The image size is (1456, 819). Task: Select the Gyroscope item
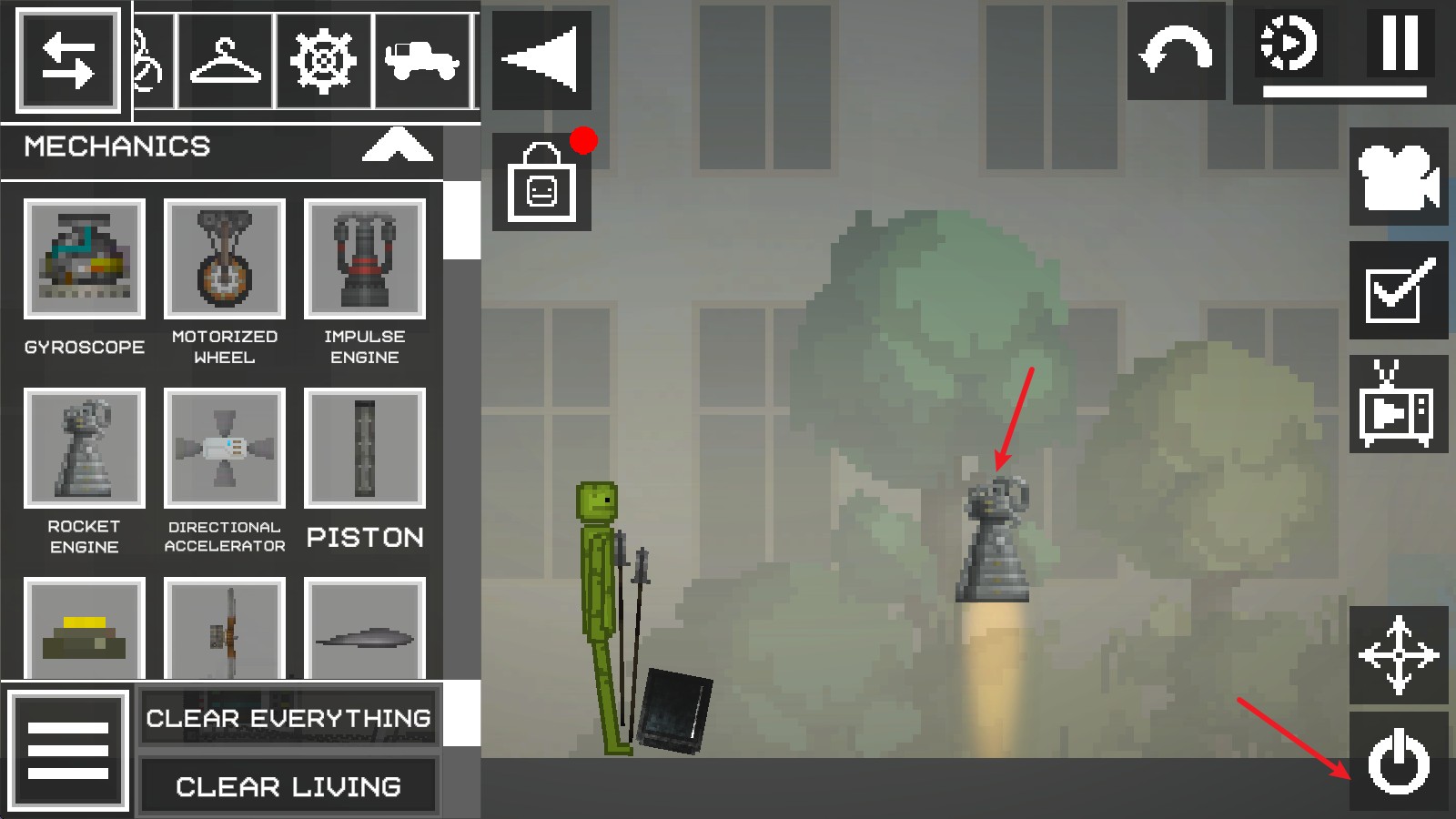pos(84,259)
